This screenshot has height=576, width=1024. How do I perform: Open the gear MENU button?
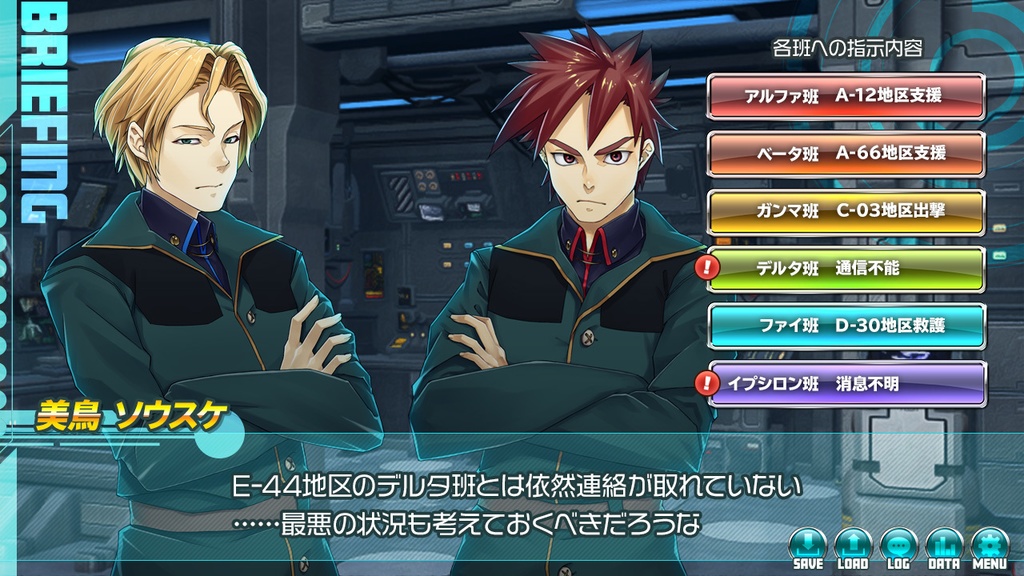point(989,547)
